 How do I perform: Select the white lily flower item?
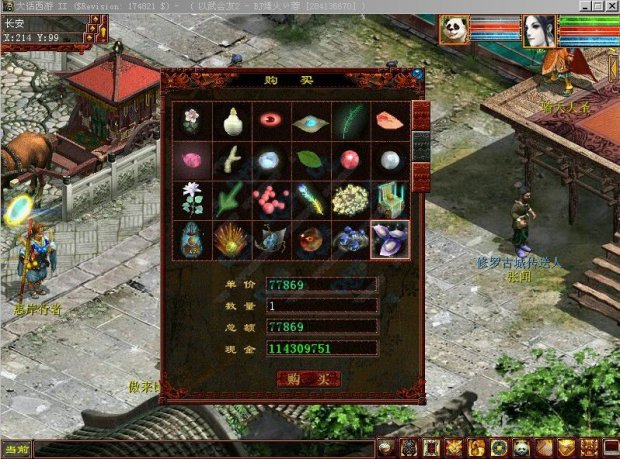(x=192, y=200)
